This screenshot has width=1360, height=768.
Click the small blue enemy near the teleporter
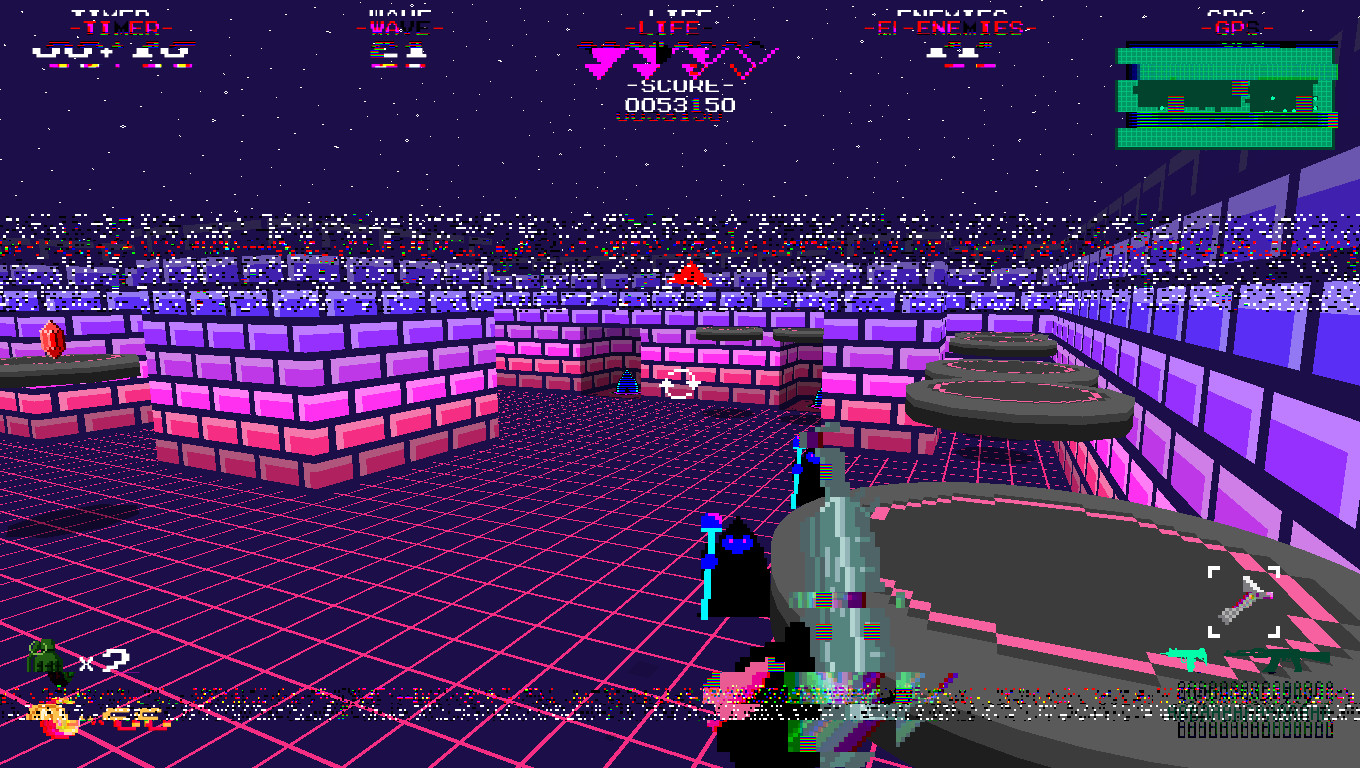[x=628, y=379]
